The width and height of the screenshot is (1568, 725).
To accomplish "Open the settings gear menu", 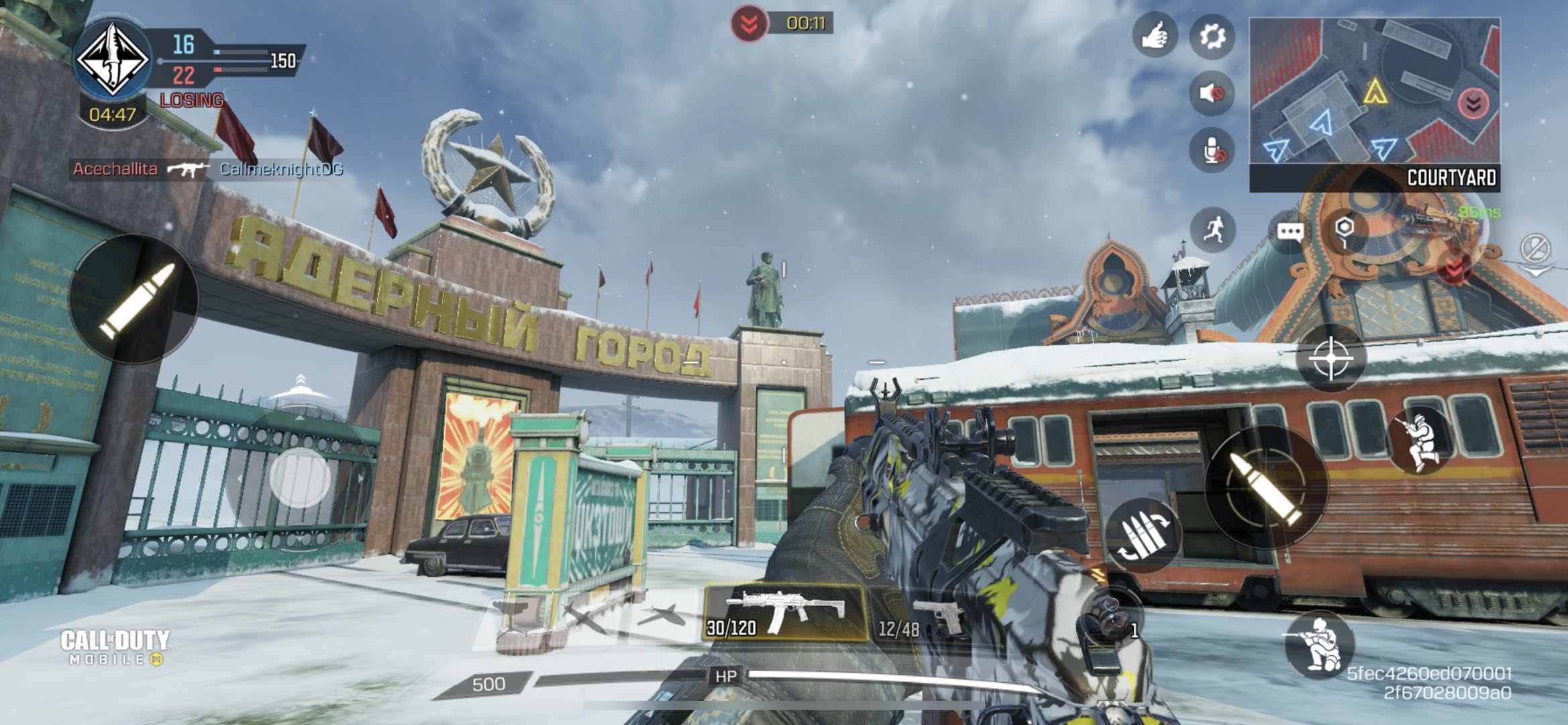I will pos(1212,36).
